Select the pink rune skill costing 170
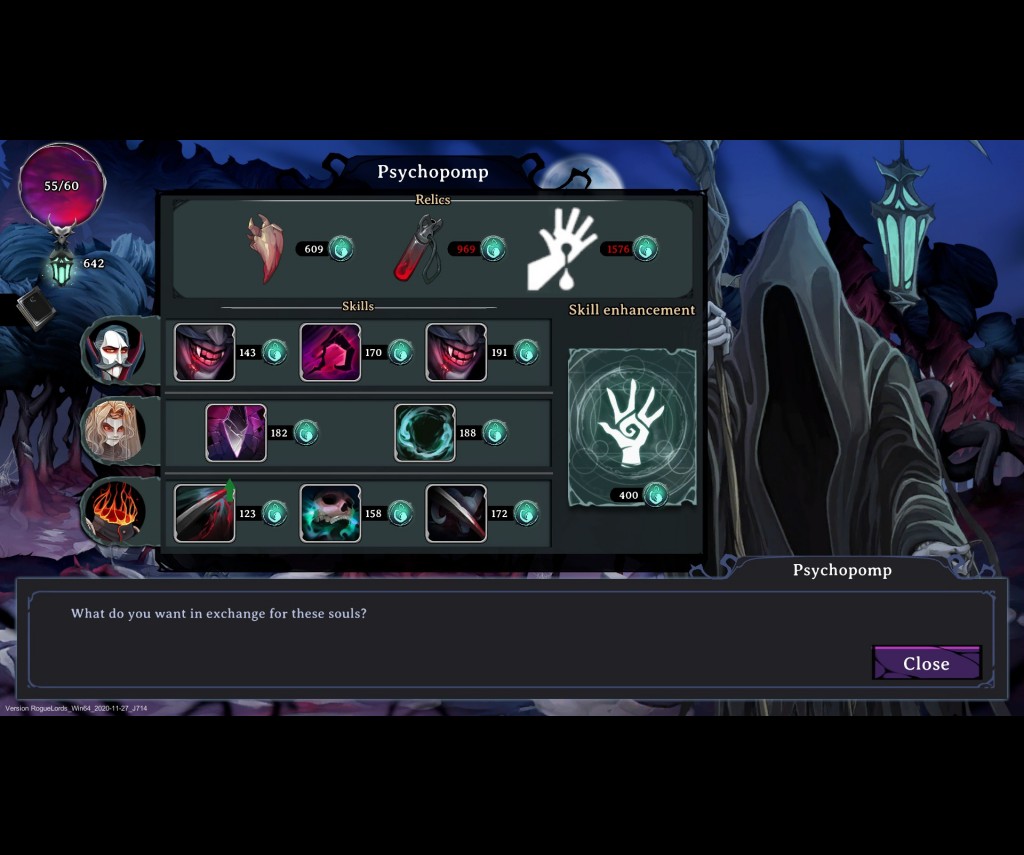Screen dimensions: 1024x855 (x=331, y=352)
